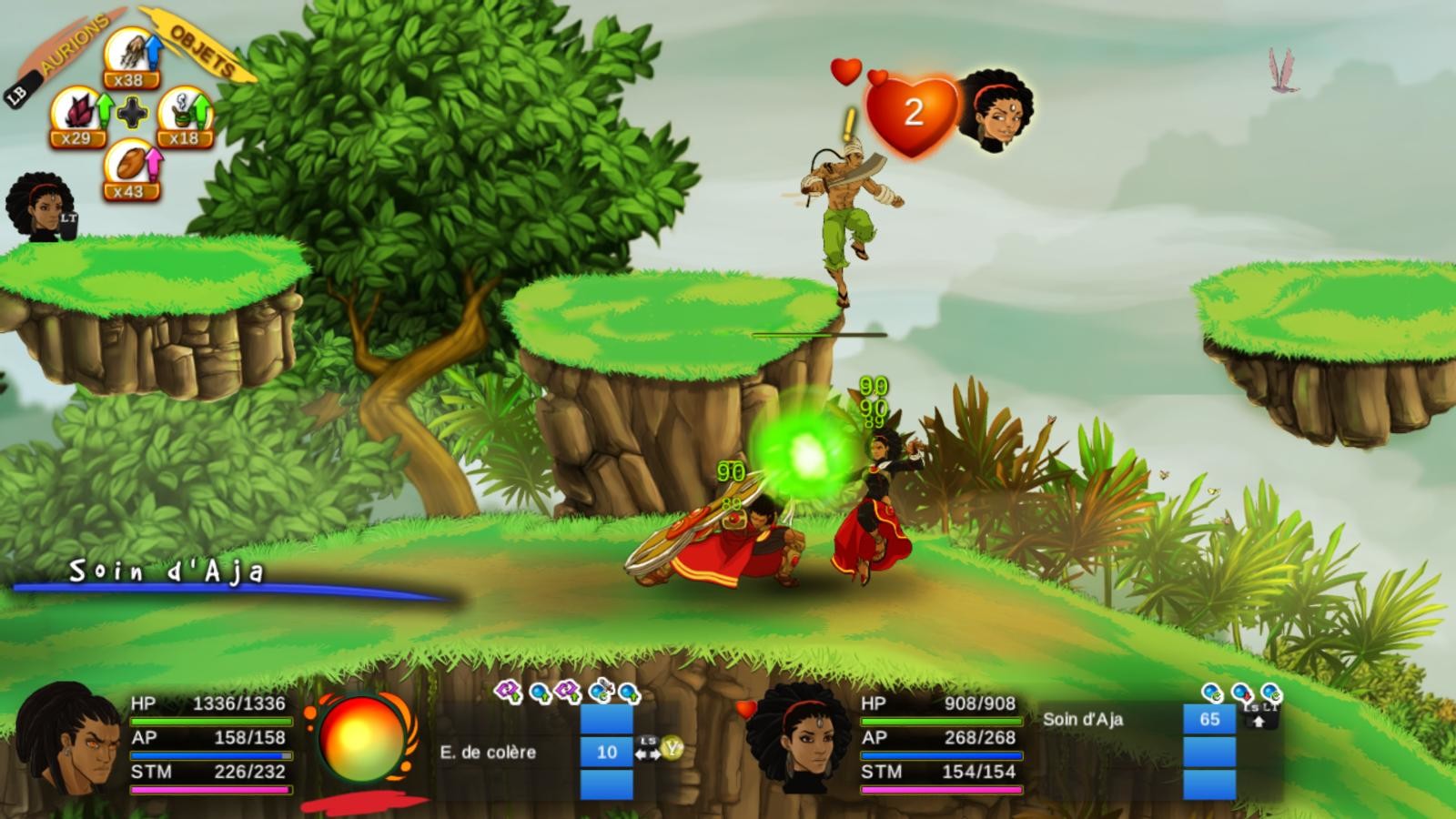Select the x43 nut item icon
The image size is (1456, 819).
point(133,164)
